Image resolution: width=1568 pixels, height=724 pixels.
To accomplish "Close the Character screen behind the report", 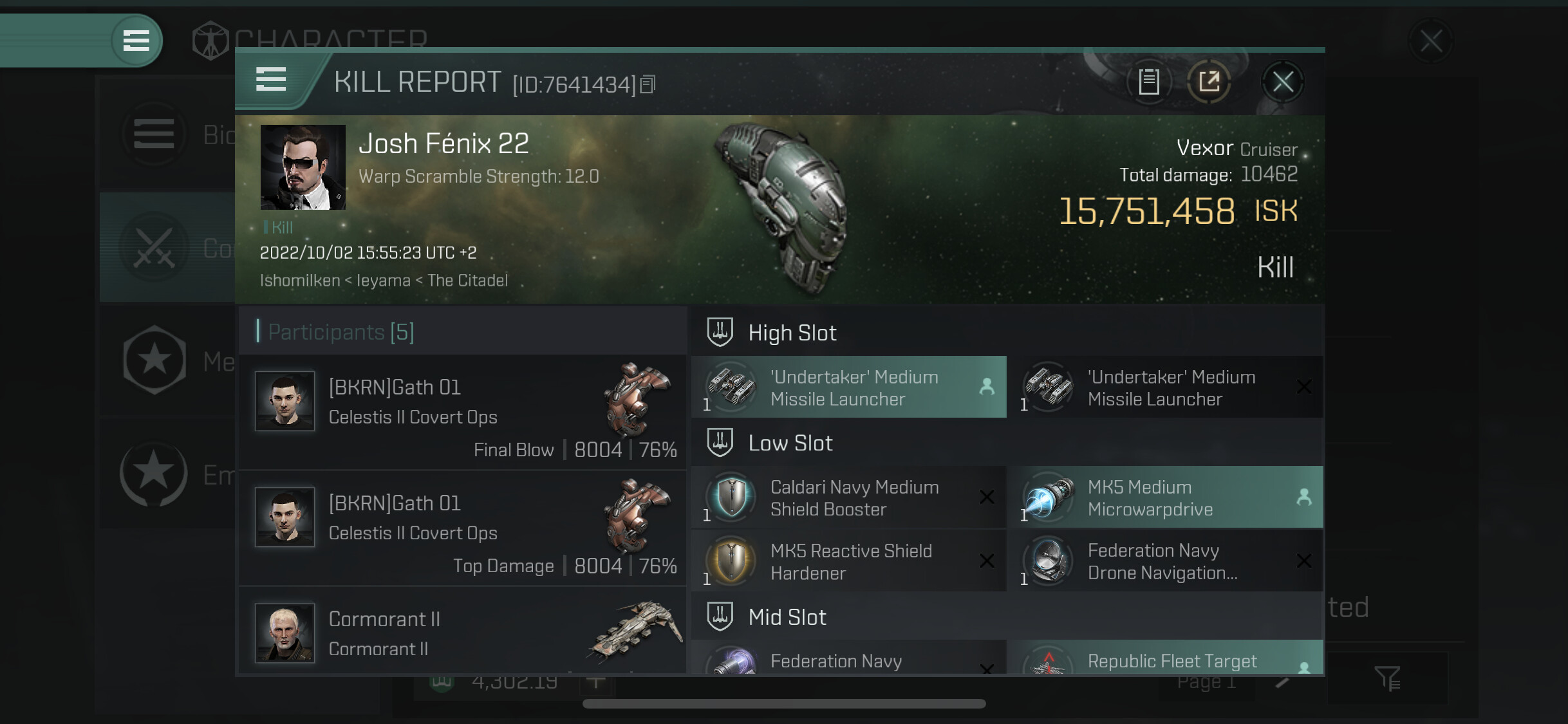I will (1431, 42).
